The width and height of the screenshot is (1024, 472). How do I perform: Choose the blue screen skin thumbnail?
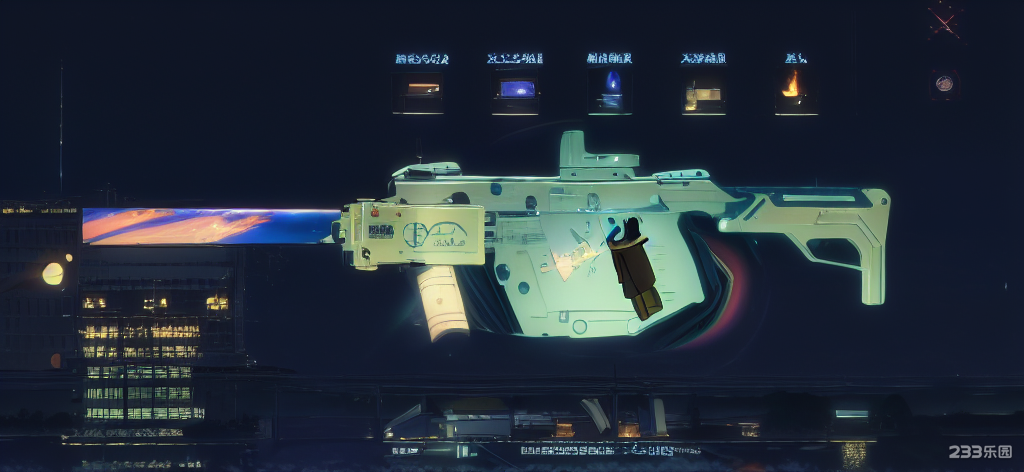point(515,91)
